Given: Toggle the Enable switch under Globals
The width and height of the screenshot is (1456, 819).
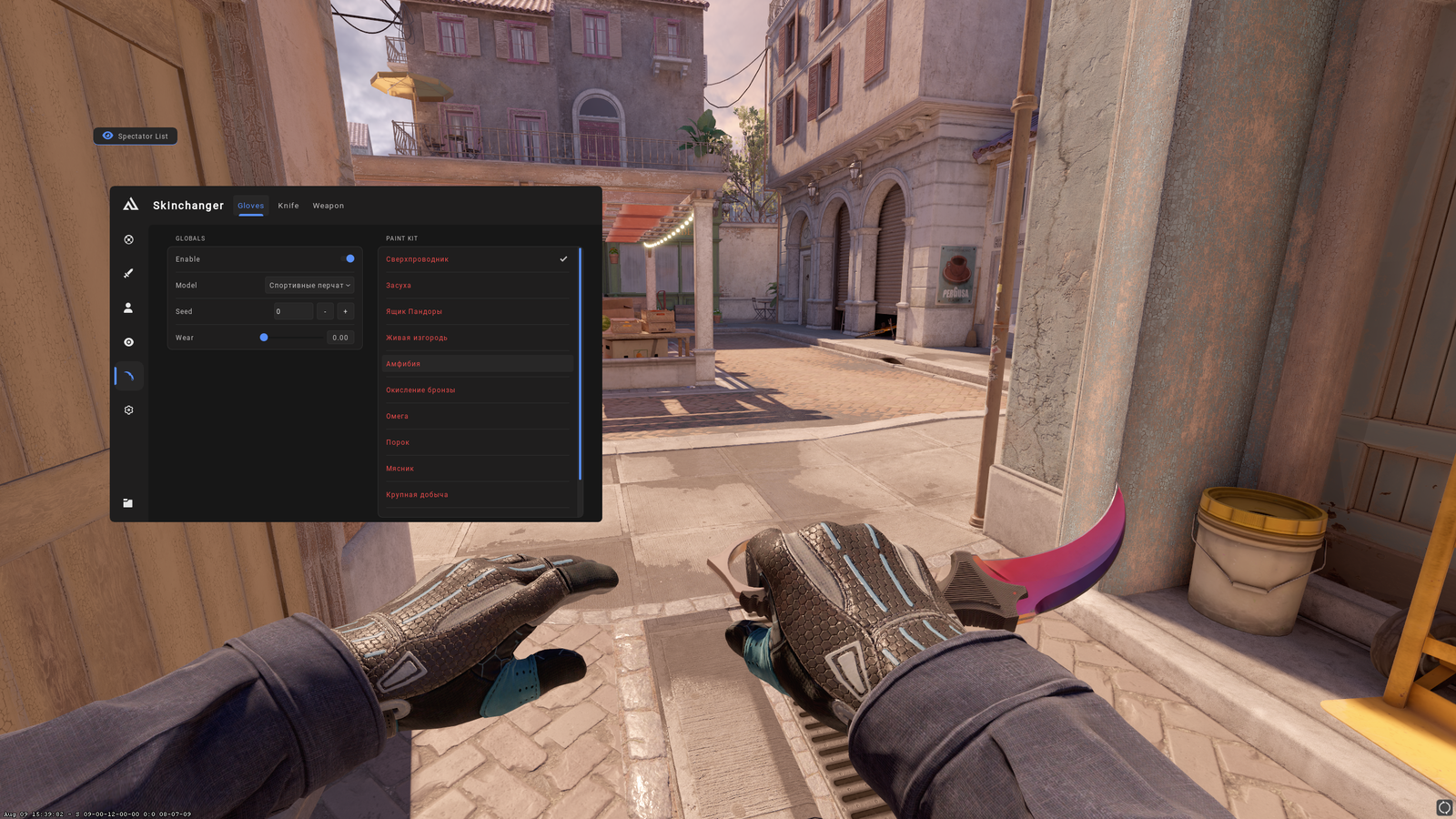Looking at the screenshot, I should (349, 258).
